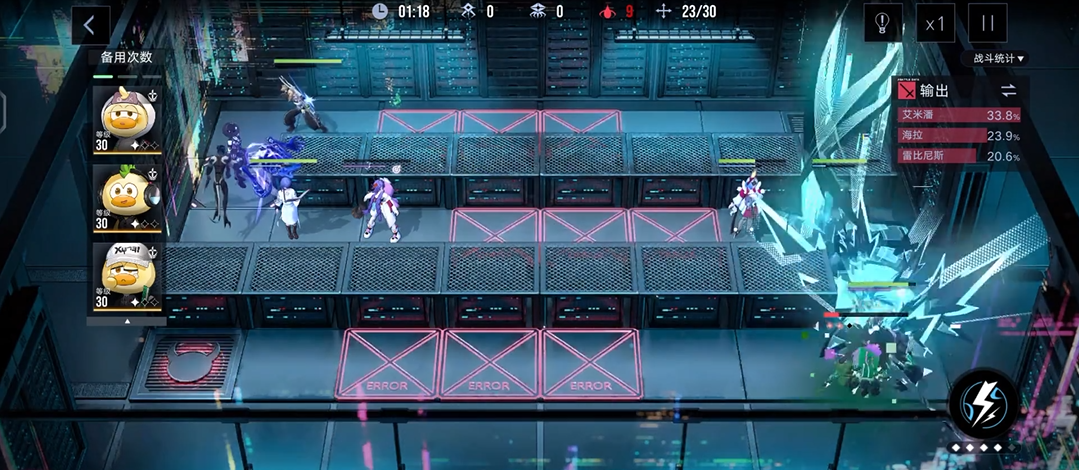
Task: Select the 艾米潘 damage statistics row
Action: coord(959,115)
